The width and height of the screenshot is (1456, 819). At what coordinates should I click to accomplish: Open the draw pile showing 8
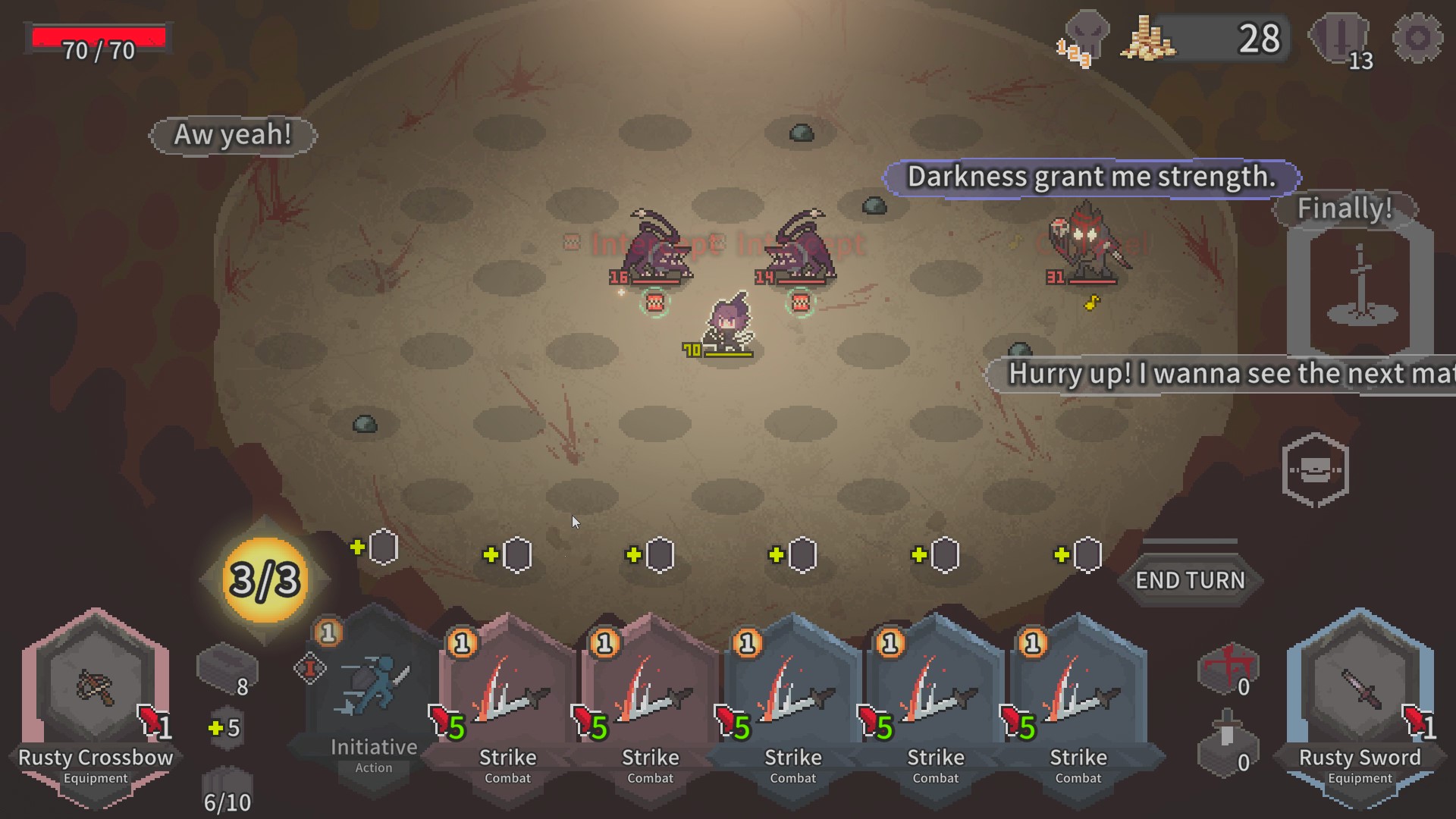tap(227, 670)
